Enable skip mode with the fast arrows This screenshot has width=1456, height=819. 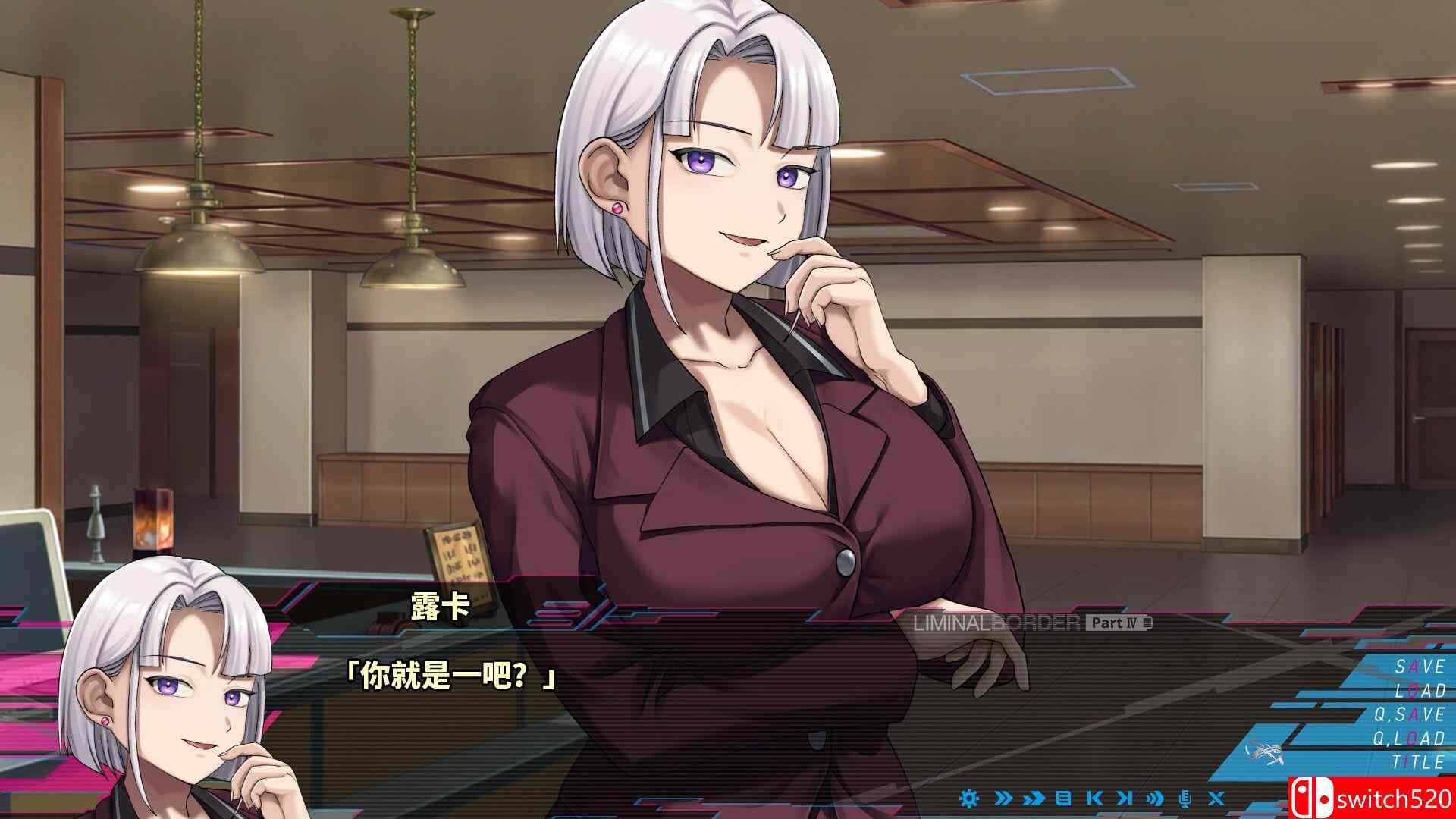click(x=1033, y=798)
